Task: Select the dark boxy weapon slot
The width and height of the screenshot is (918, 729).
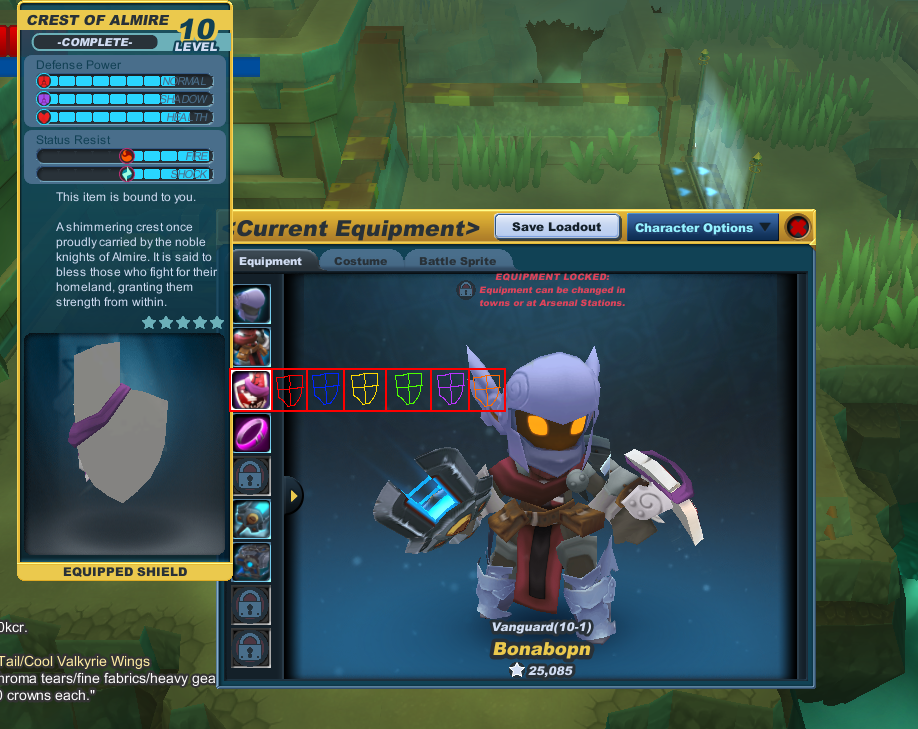Action: coord(250,562)
